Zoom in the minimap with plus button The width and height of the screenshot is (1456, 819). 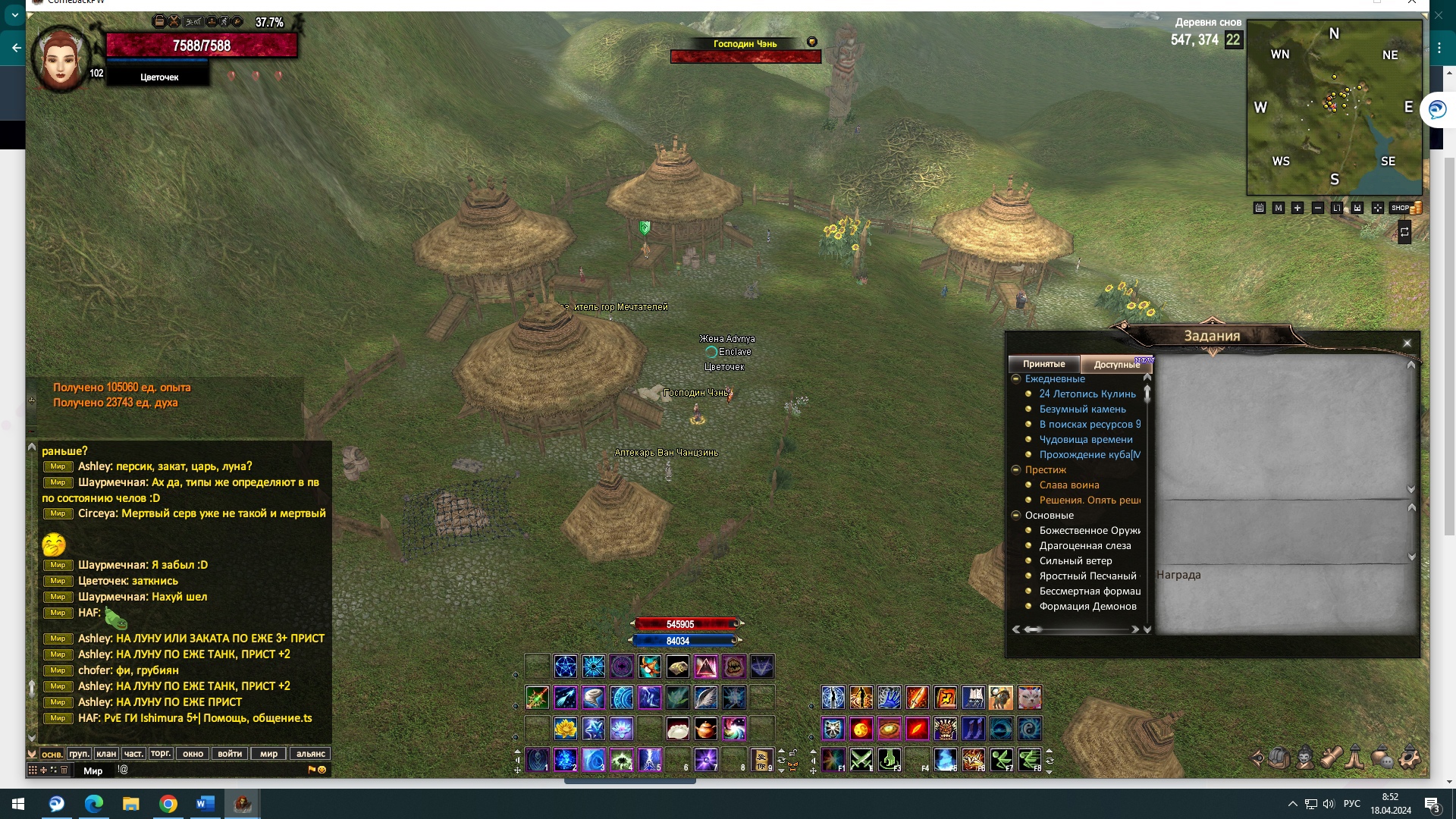tap(1298, 208)
